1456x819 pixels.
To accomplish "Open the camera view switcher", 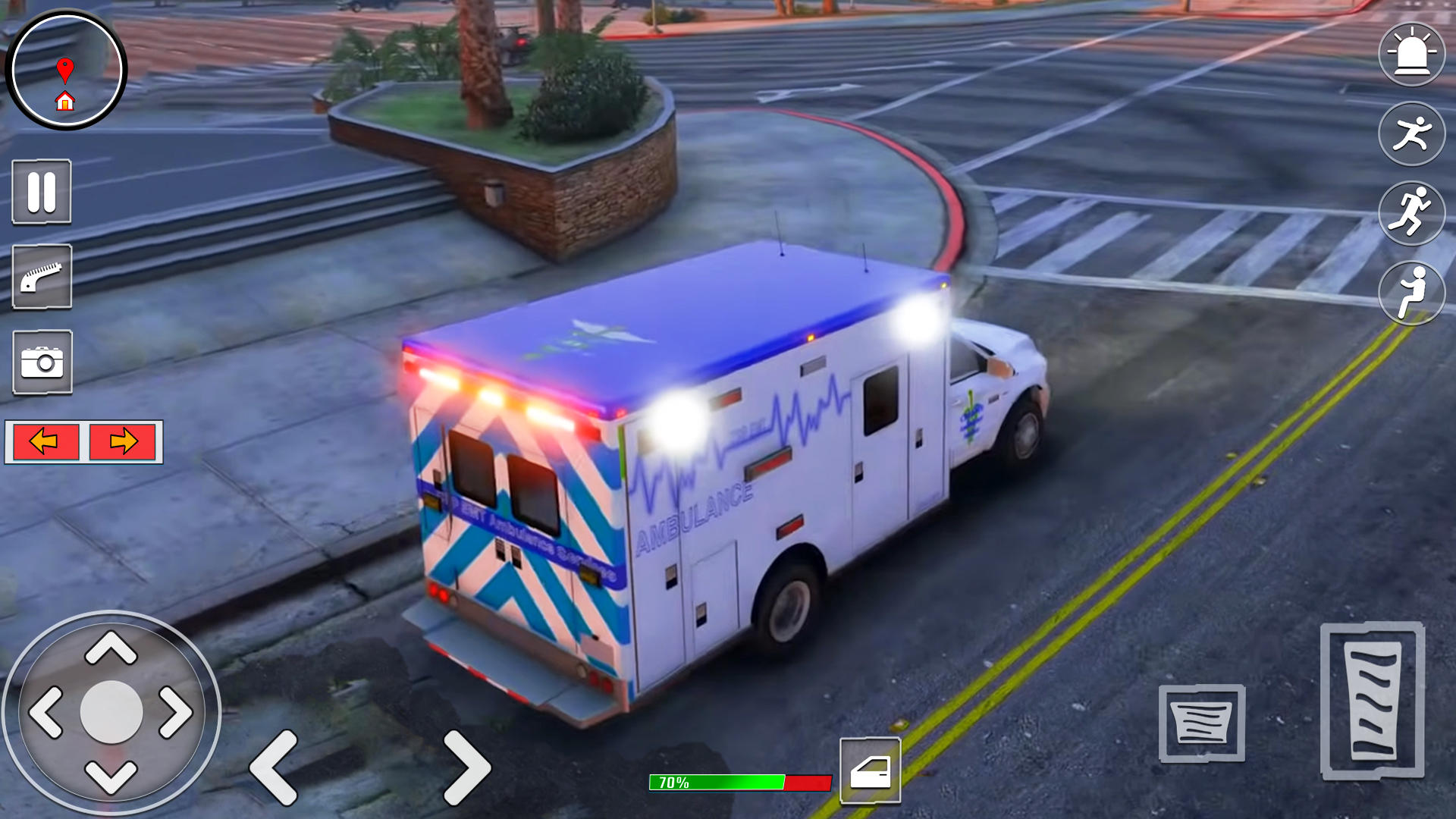I will coord(42,363).
